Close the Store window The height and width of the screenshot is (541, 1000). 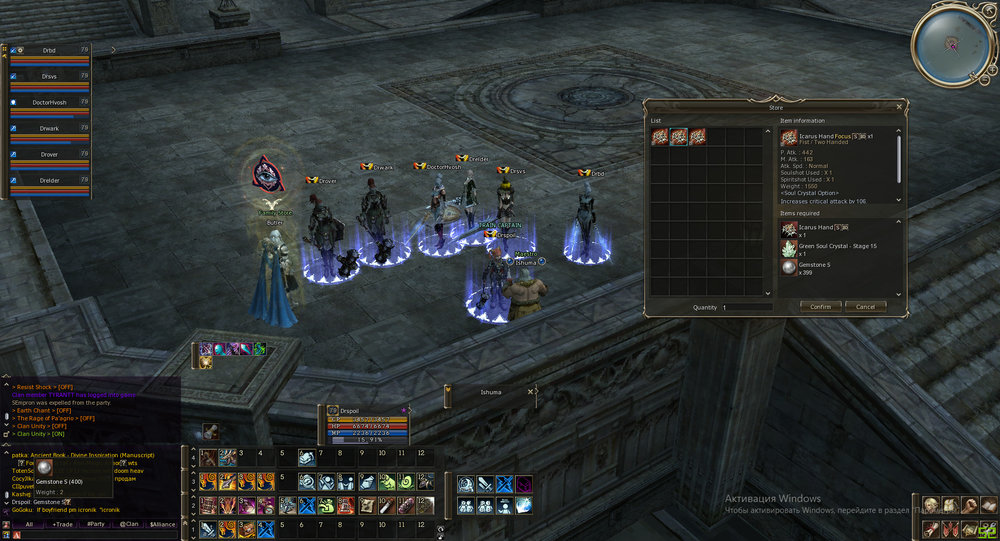899,106
